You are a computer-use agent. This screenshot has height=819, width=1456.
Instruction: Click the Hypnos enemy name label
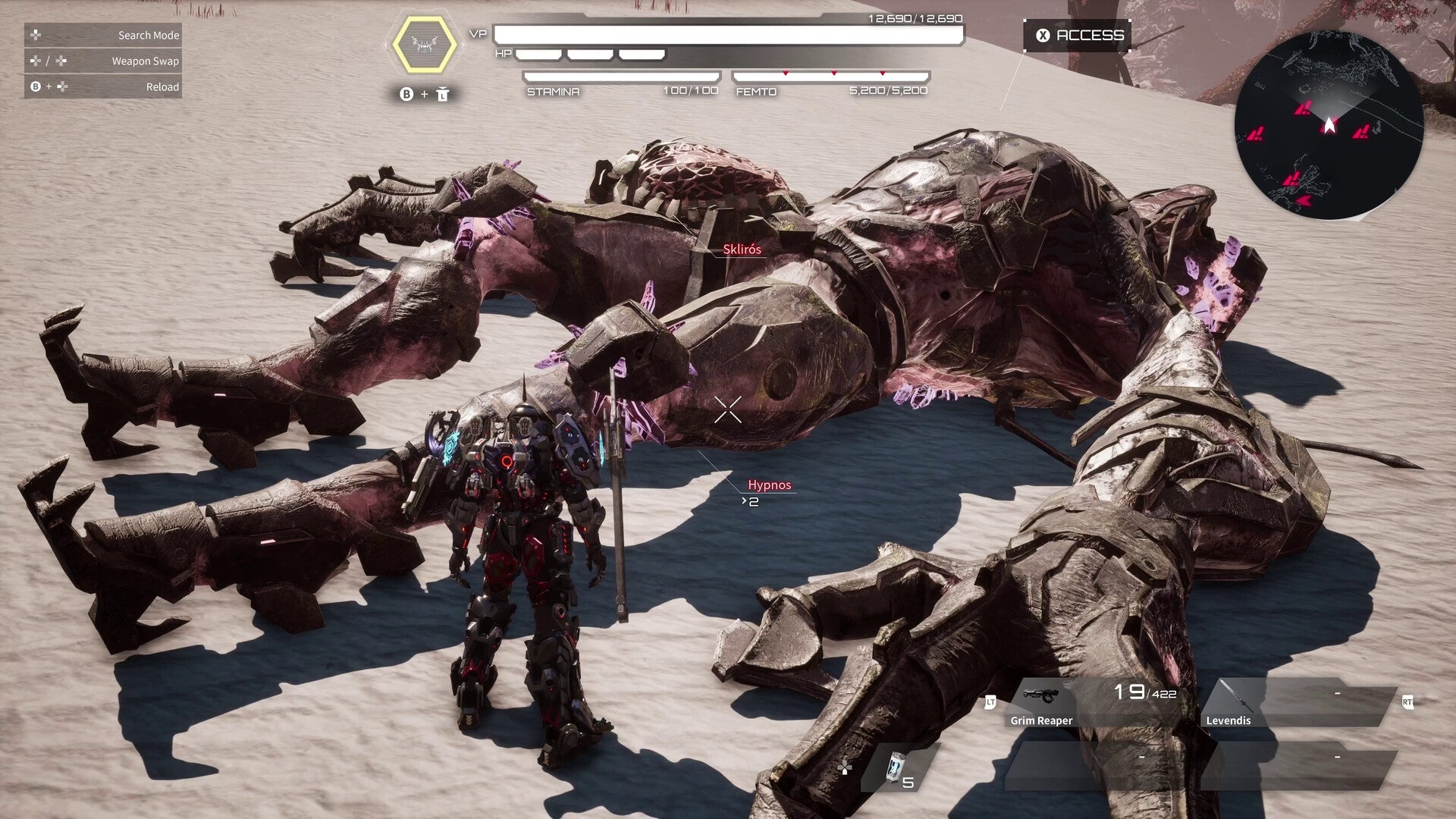(770, 485)
